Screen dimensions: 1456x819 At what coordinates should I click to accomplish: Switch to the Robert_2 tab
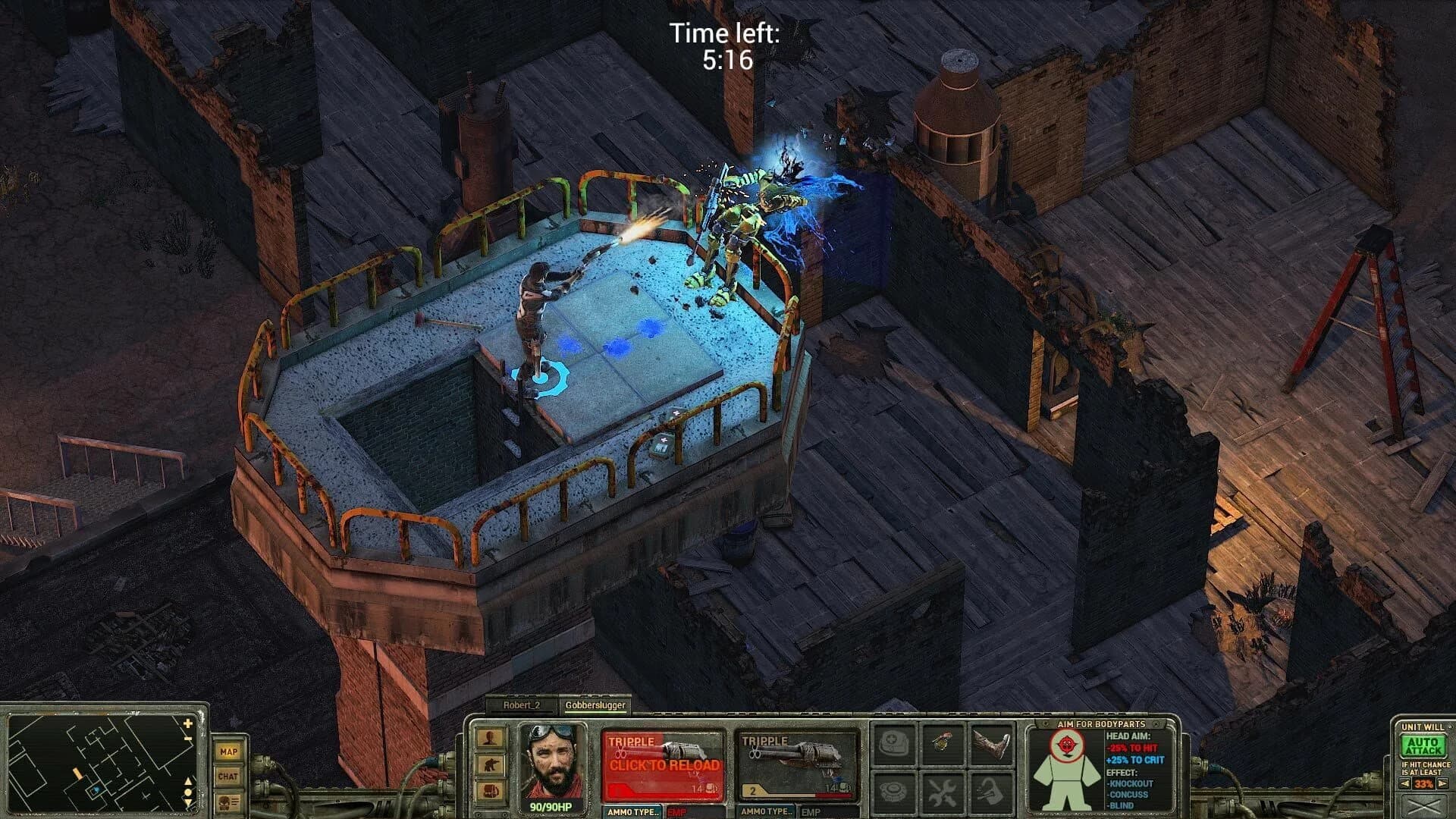[520, 704]
